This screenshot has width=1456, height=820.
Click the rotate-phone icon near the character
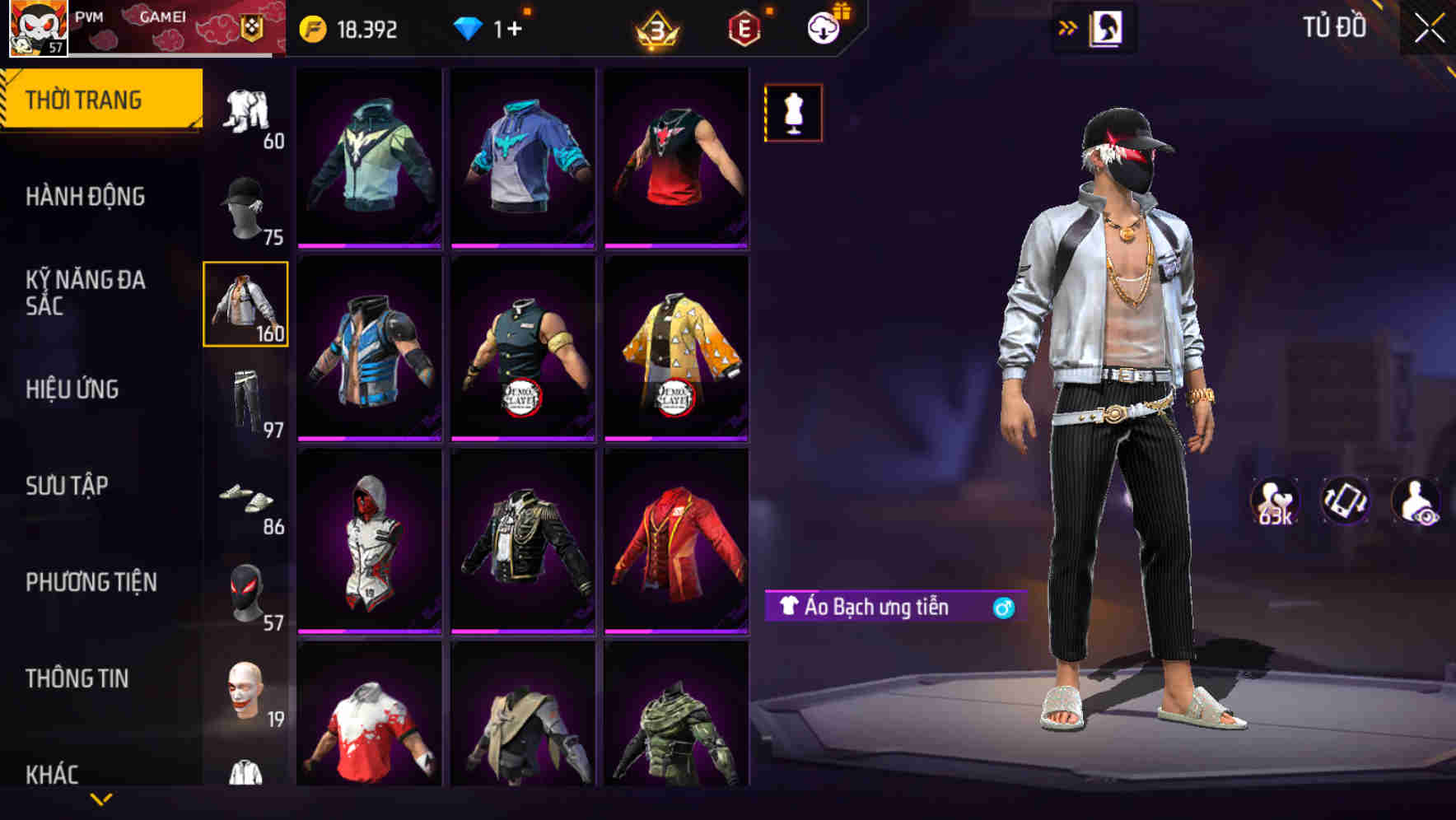click(1345, 498)
